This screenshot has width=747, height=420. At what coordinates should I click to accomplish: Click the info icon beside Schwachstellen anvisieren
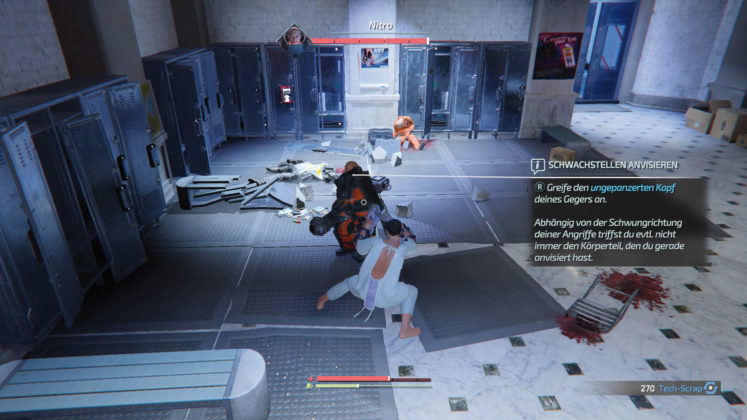(537, 164)
